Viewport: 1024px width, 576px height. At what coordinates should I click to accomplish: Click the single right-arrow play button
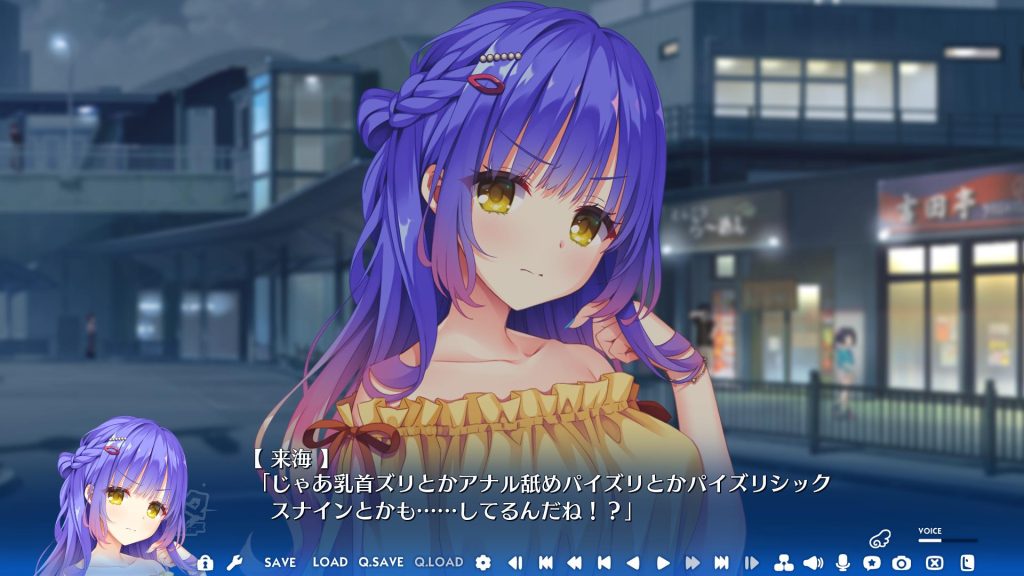point(662,562)
